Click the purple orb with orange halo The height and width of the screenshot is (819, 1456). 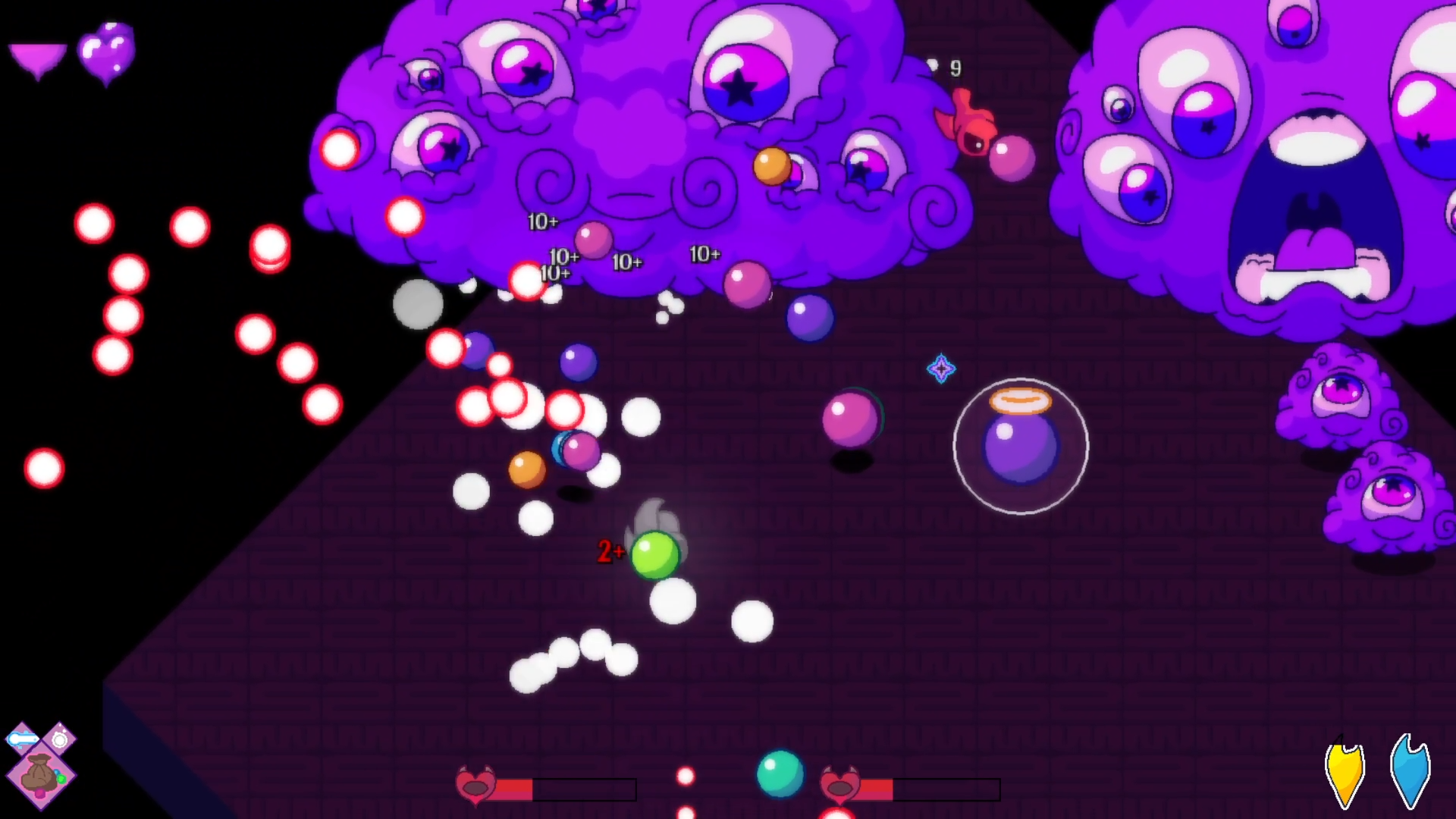[x=1020, y=446]
